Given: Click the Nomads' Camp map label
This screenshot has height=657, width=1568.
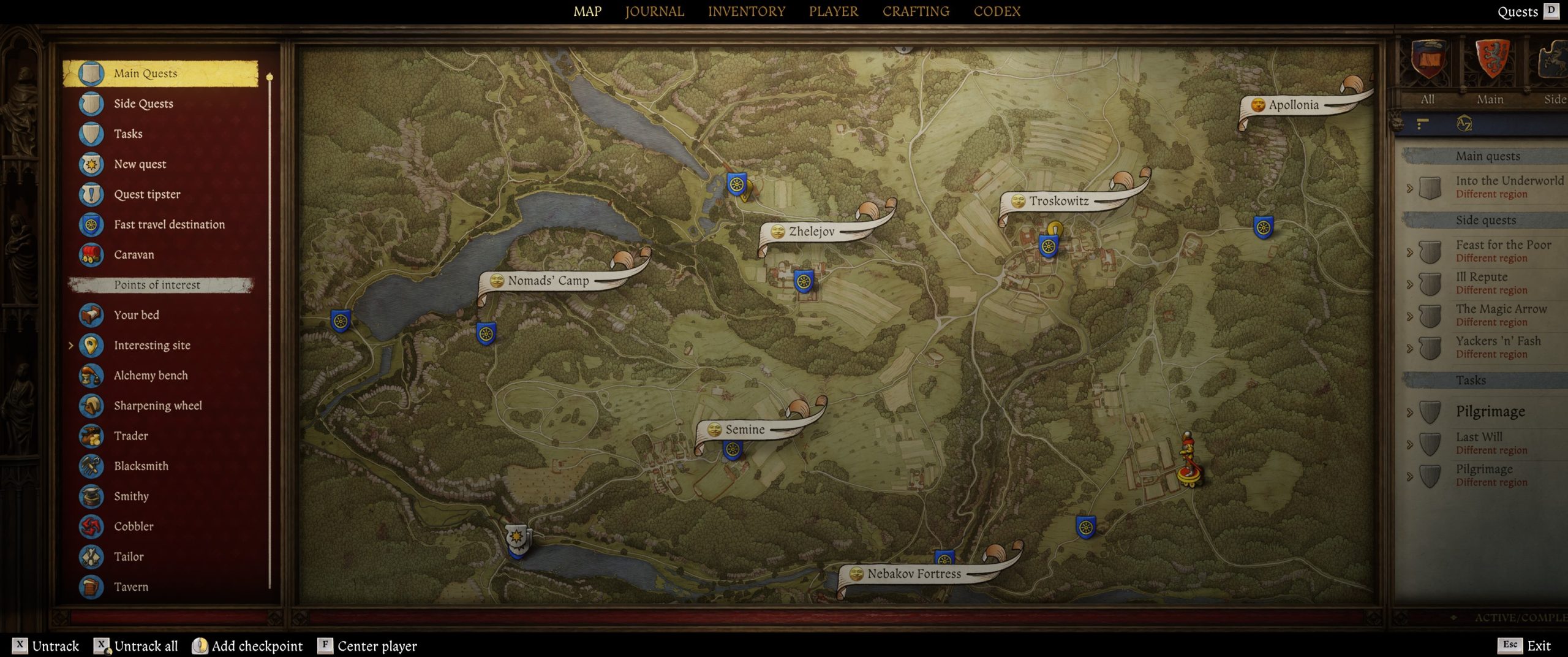Looking at the screenshot, I should 548,281.
